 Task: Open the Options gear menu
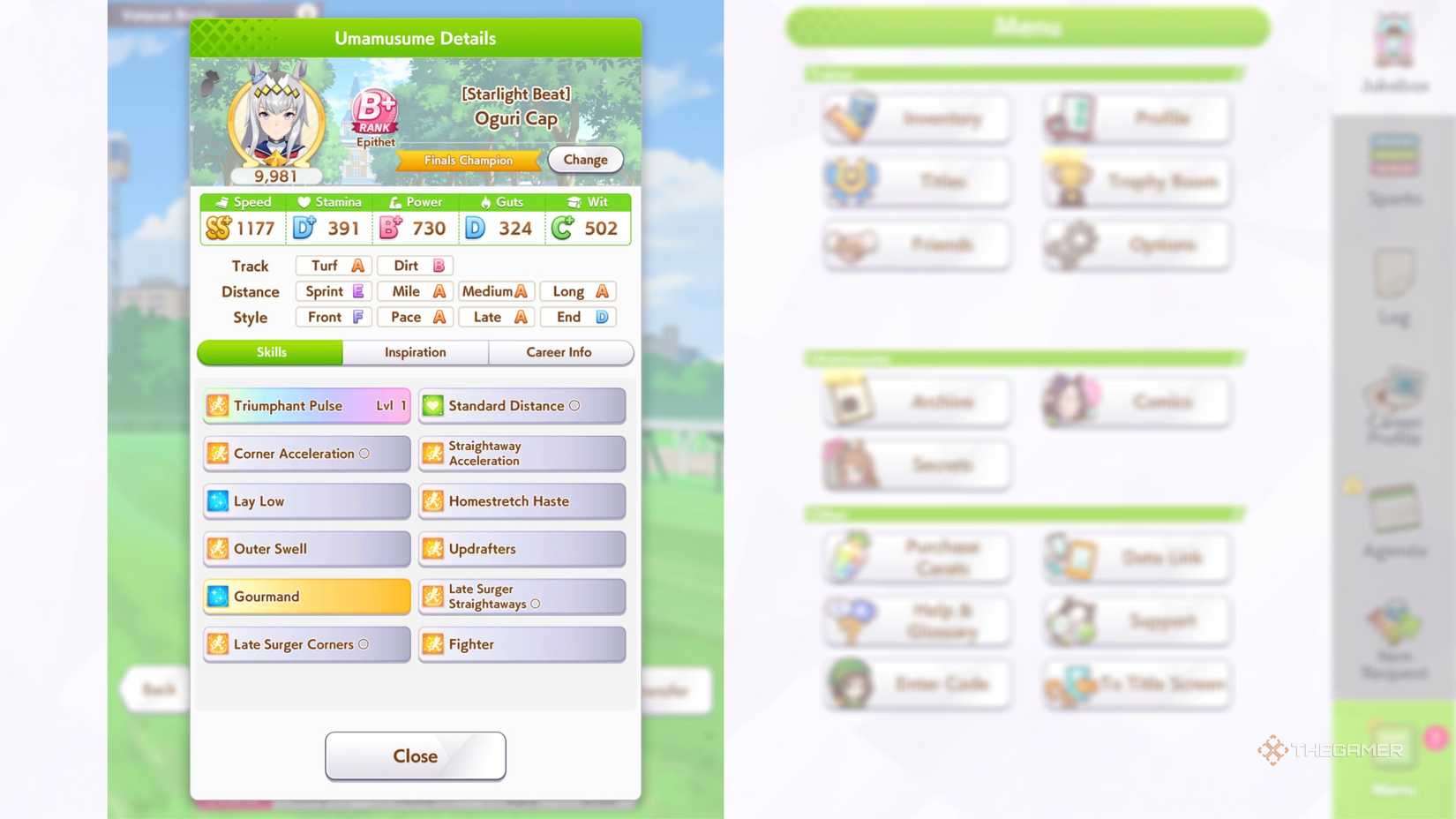pyautogui.click(x=1135, y=245)
